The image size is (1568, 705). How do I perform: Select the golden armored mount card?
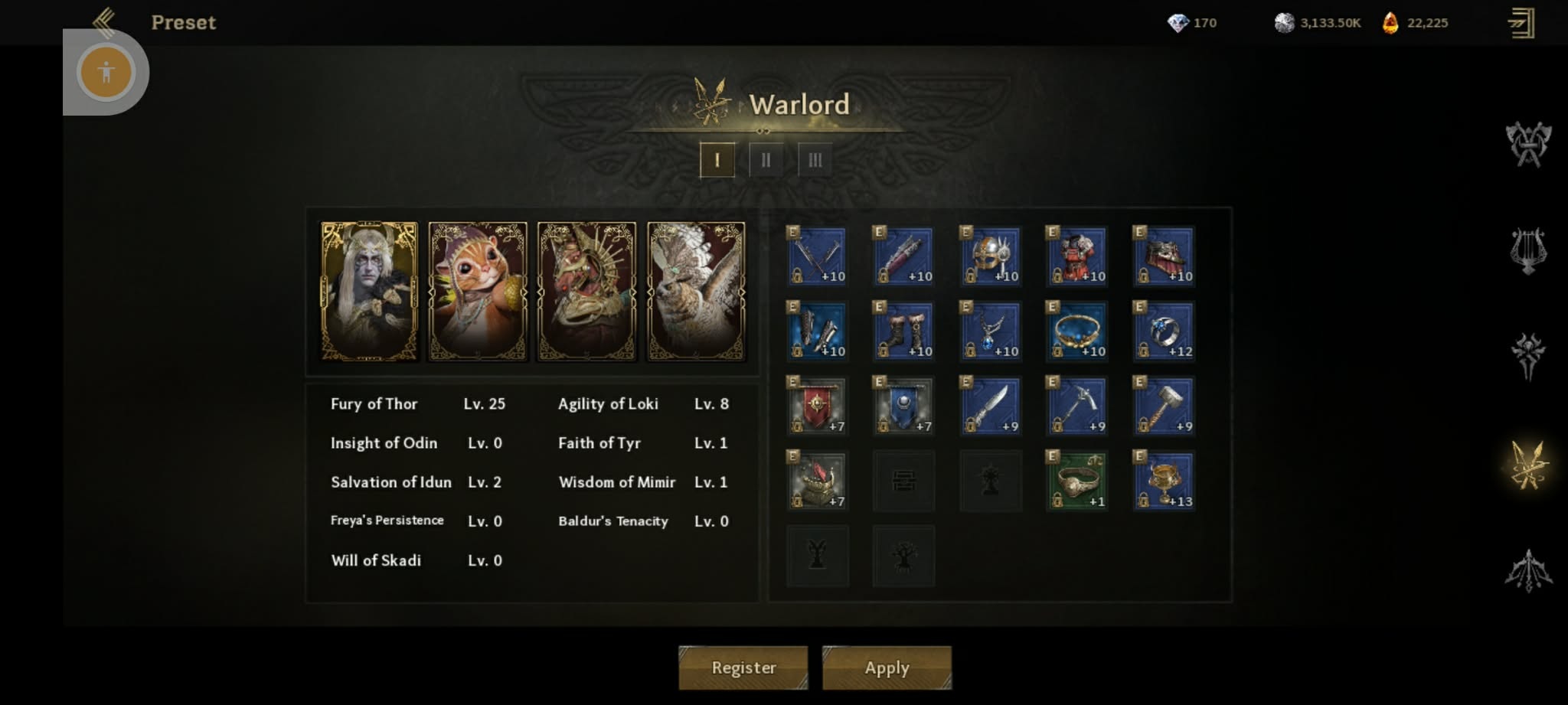click(x=586, y=291)
